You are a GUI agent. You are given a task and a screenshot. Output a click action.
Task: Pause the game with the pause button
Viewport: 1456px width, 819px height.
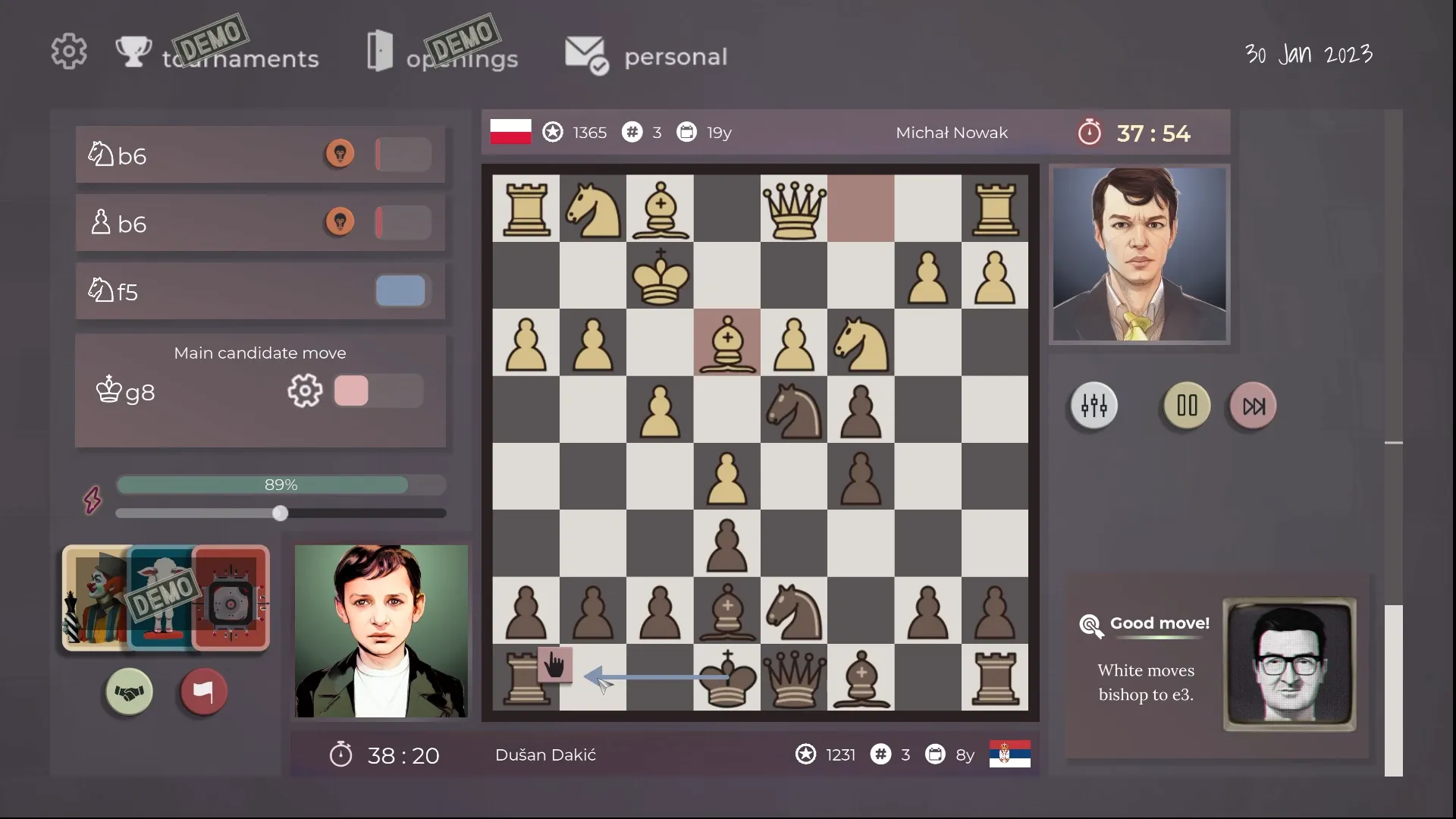pyautogui.click(x=1185, y=406)
